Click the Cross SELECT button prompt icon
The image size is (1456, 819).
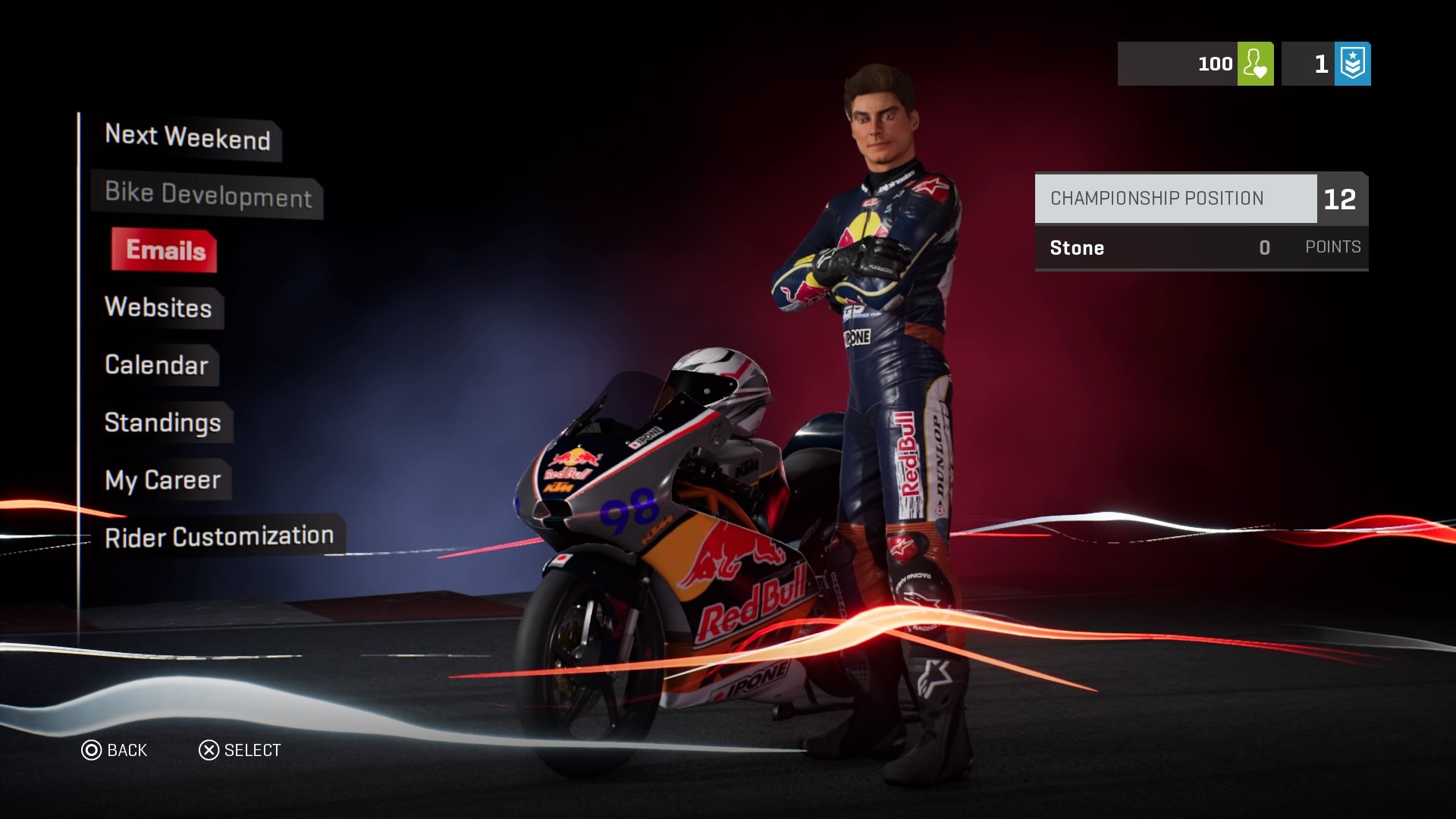pyautogui.click(x=209, y=750)
